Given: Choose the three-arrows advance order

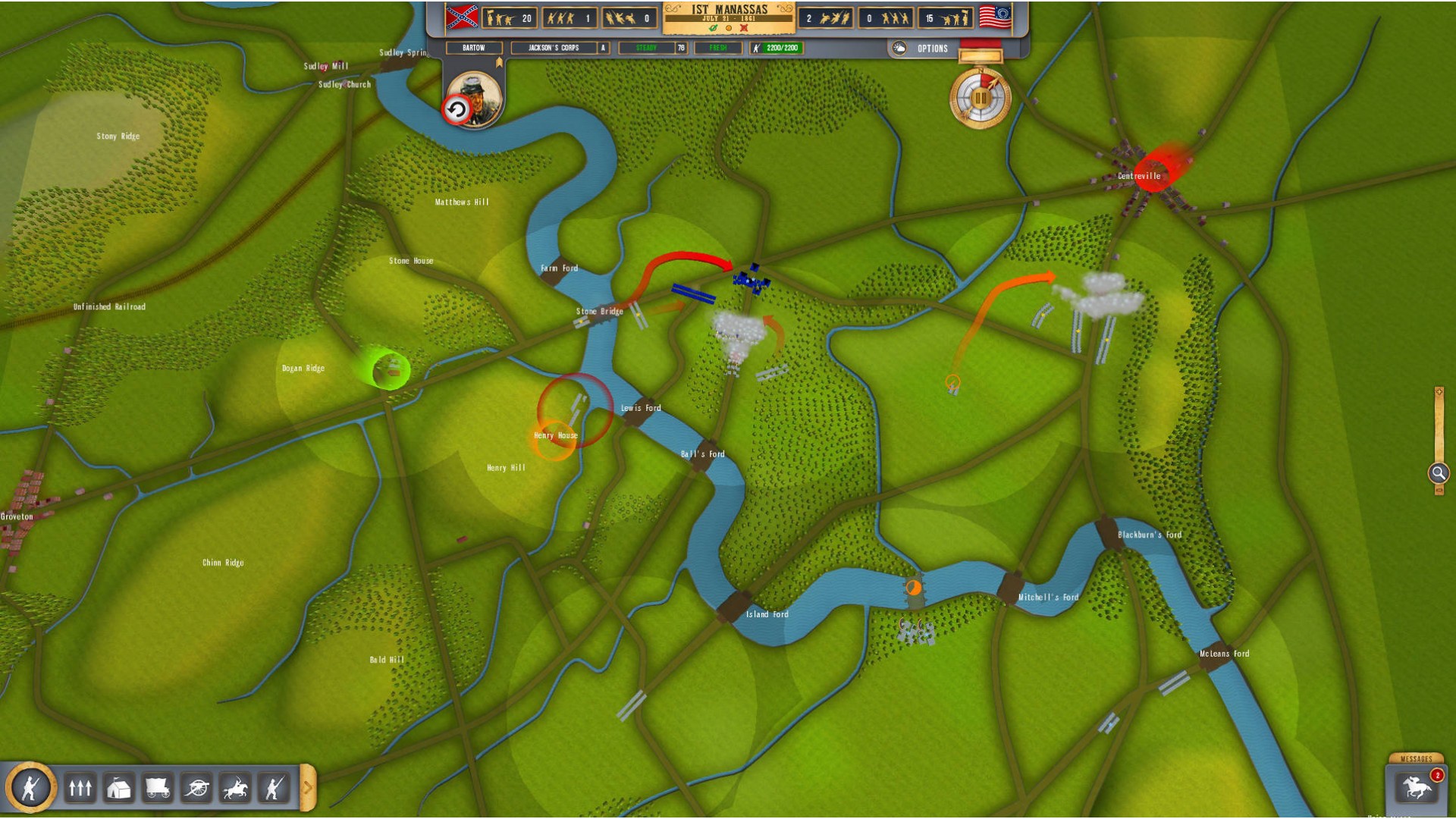Looking at the screenshot, I should click(80, 789).
